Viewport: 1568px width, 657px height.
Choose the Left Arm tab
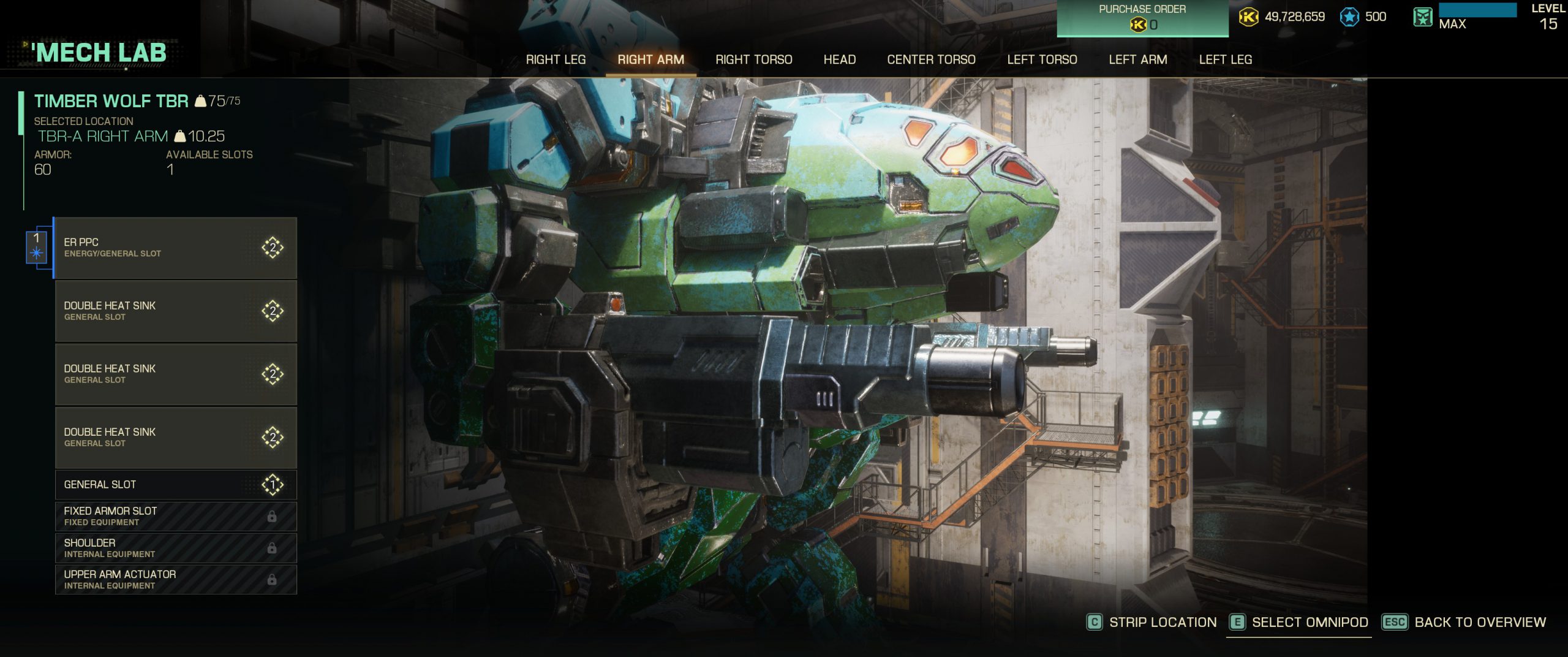[1137, 59]
